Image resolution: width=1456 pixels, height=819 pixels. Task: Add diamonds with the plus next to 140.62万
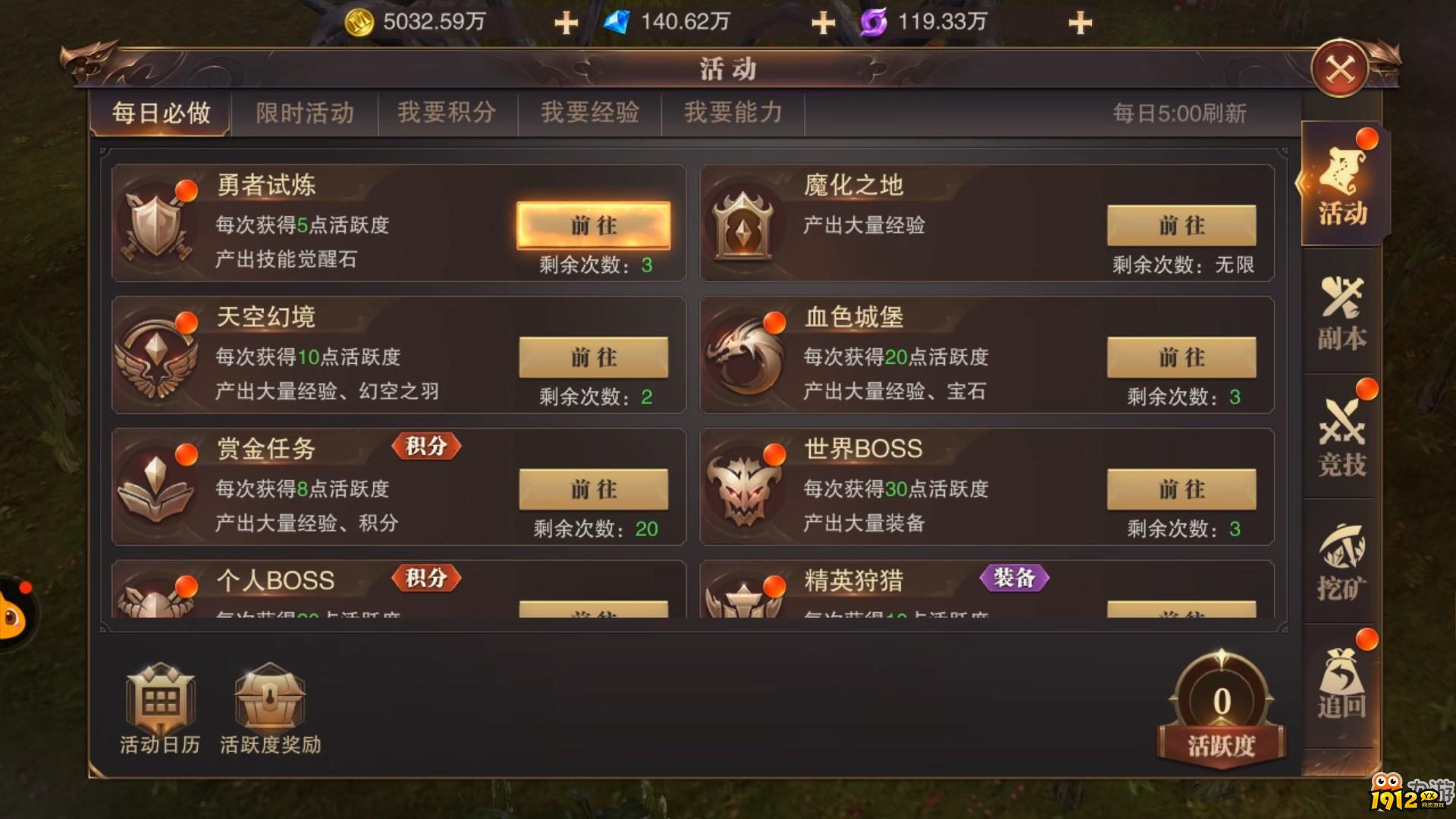pos(823,22)
